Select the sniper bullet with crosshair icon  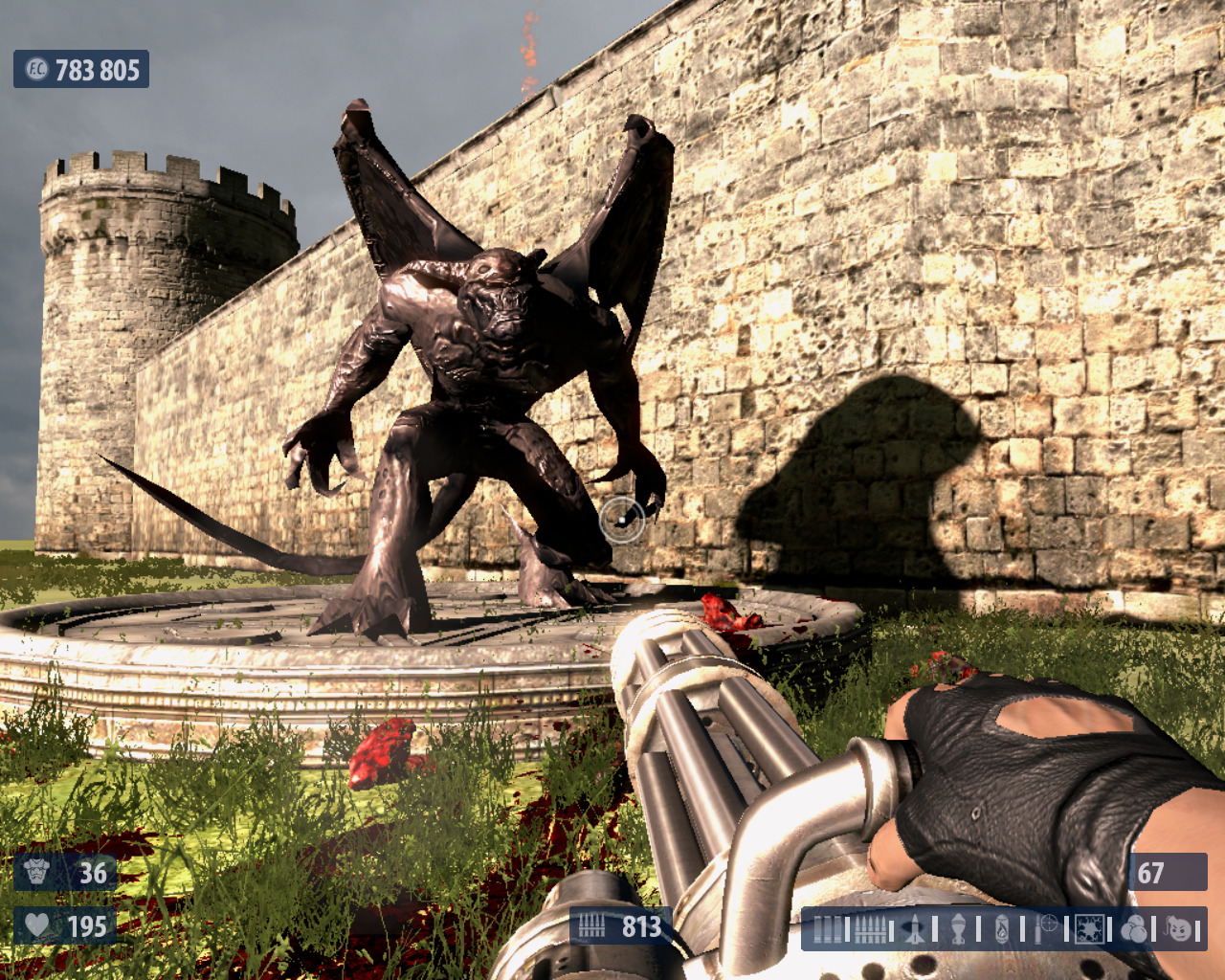(x=1045, y=928)
